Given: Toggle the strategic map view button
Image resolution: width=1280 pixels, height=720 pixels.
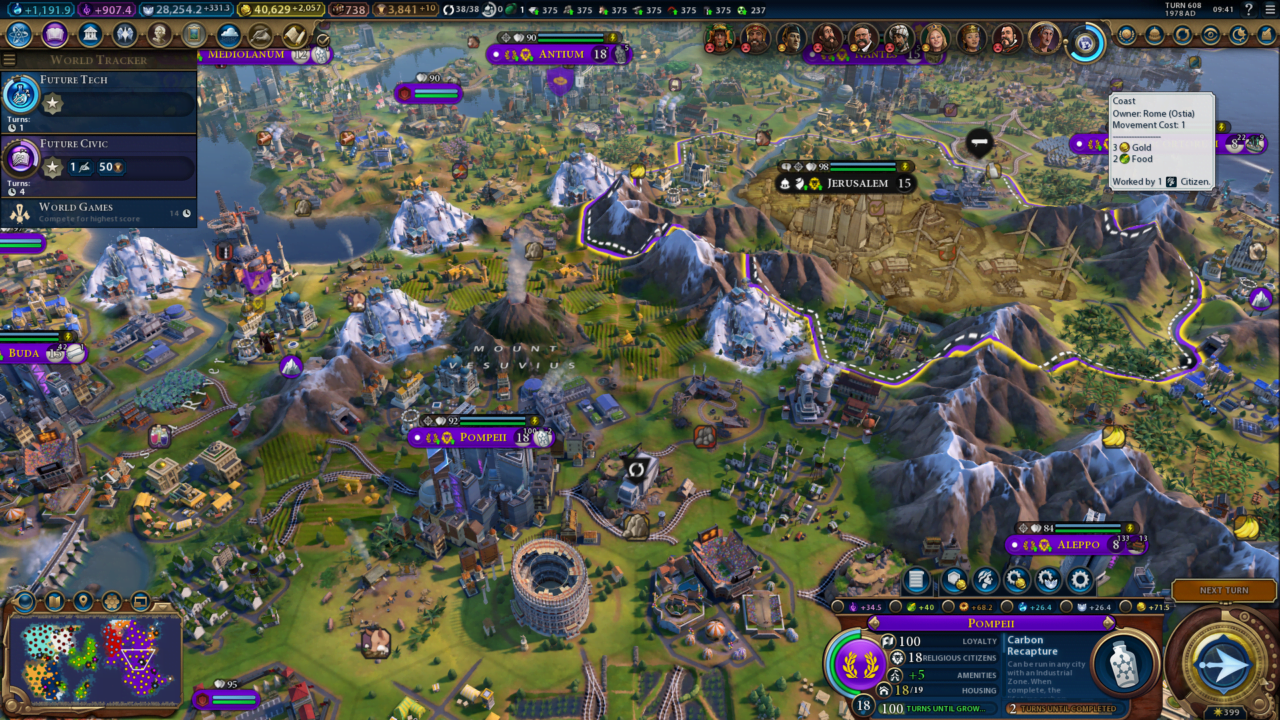Looking at the screenshot, I should point(139,601).
